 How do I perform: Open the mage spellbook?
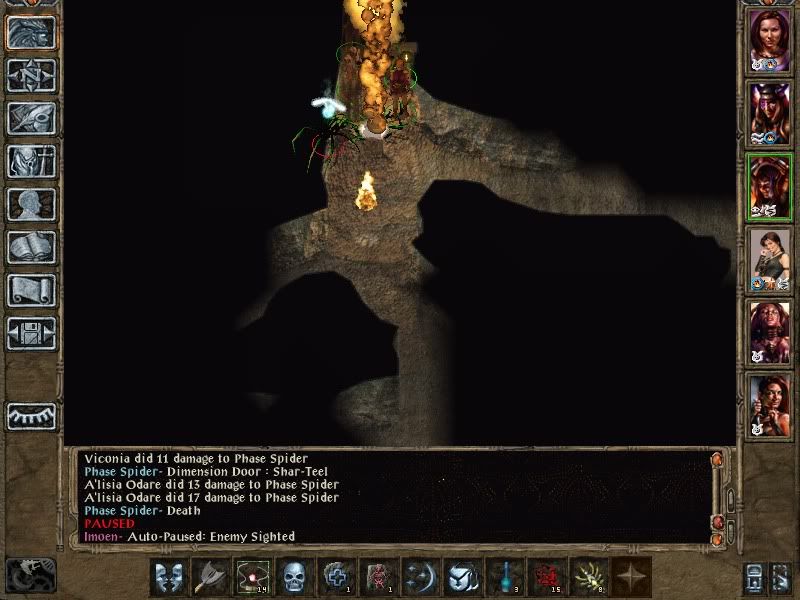[32, 247]
